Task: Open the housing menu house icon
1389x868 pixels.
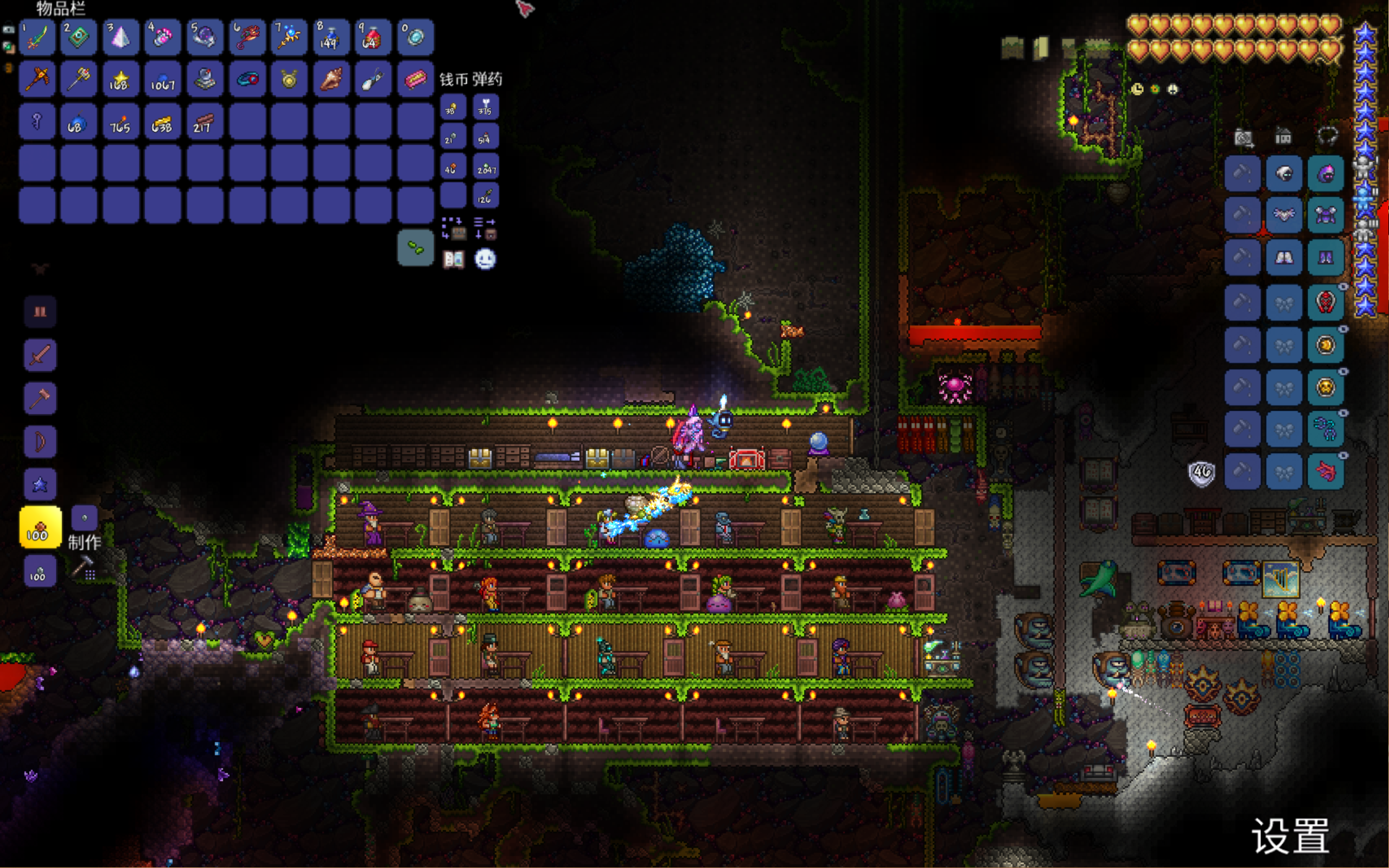Action: (x=1283, y=137)
